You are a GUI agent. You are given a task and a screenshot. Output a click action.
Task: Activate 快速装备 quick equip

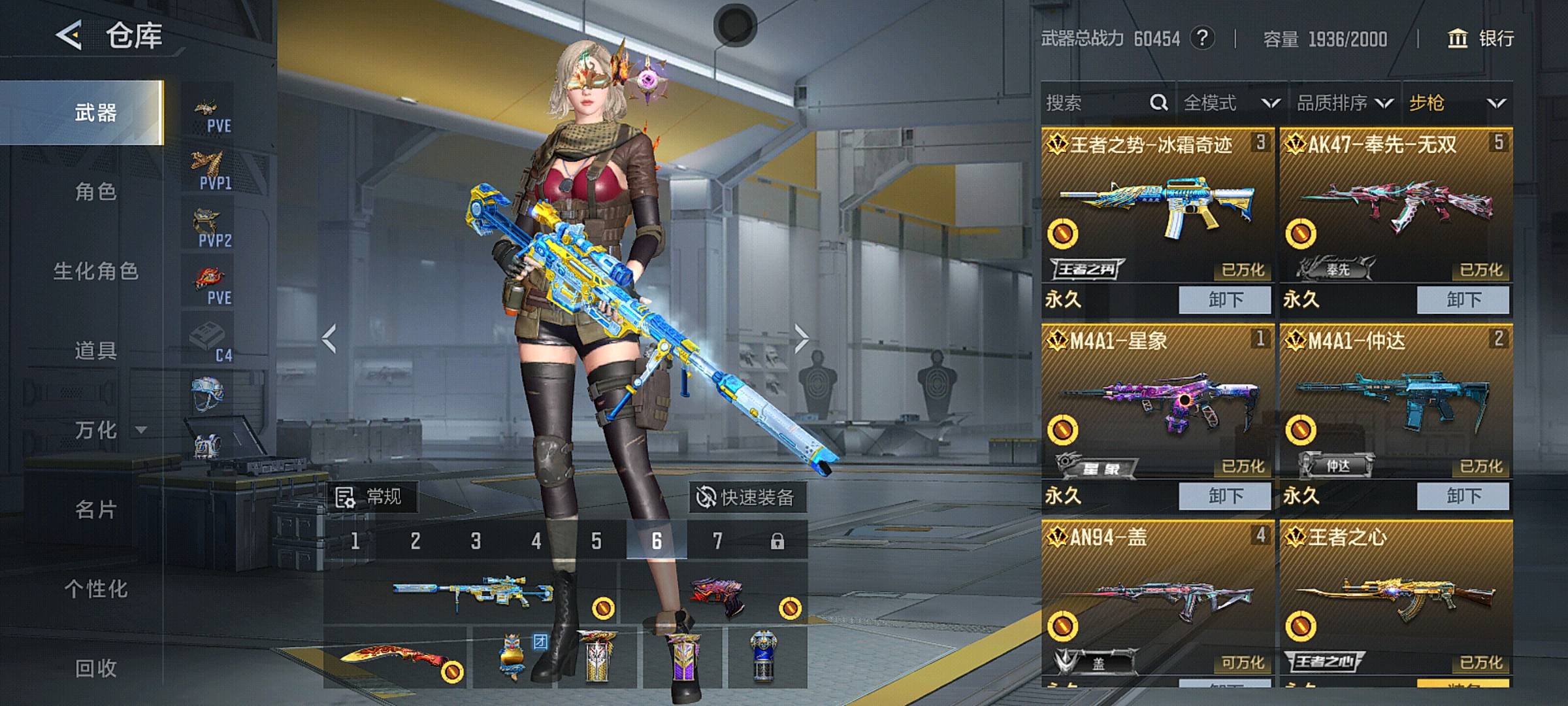coord(746,497)
